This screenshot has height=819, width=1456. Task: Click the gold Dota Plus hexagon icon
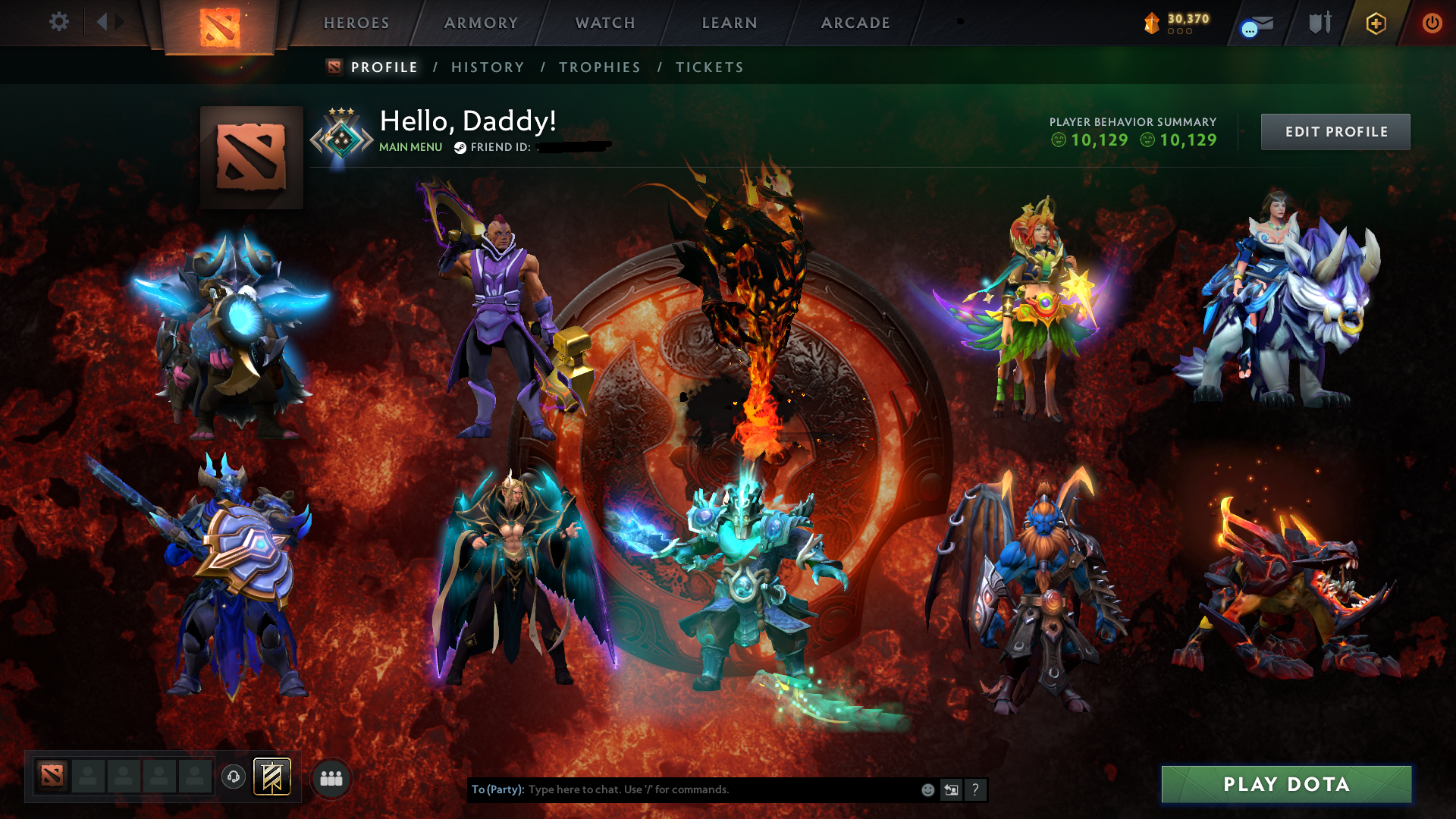(x=1376, y=23)
